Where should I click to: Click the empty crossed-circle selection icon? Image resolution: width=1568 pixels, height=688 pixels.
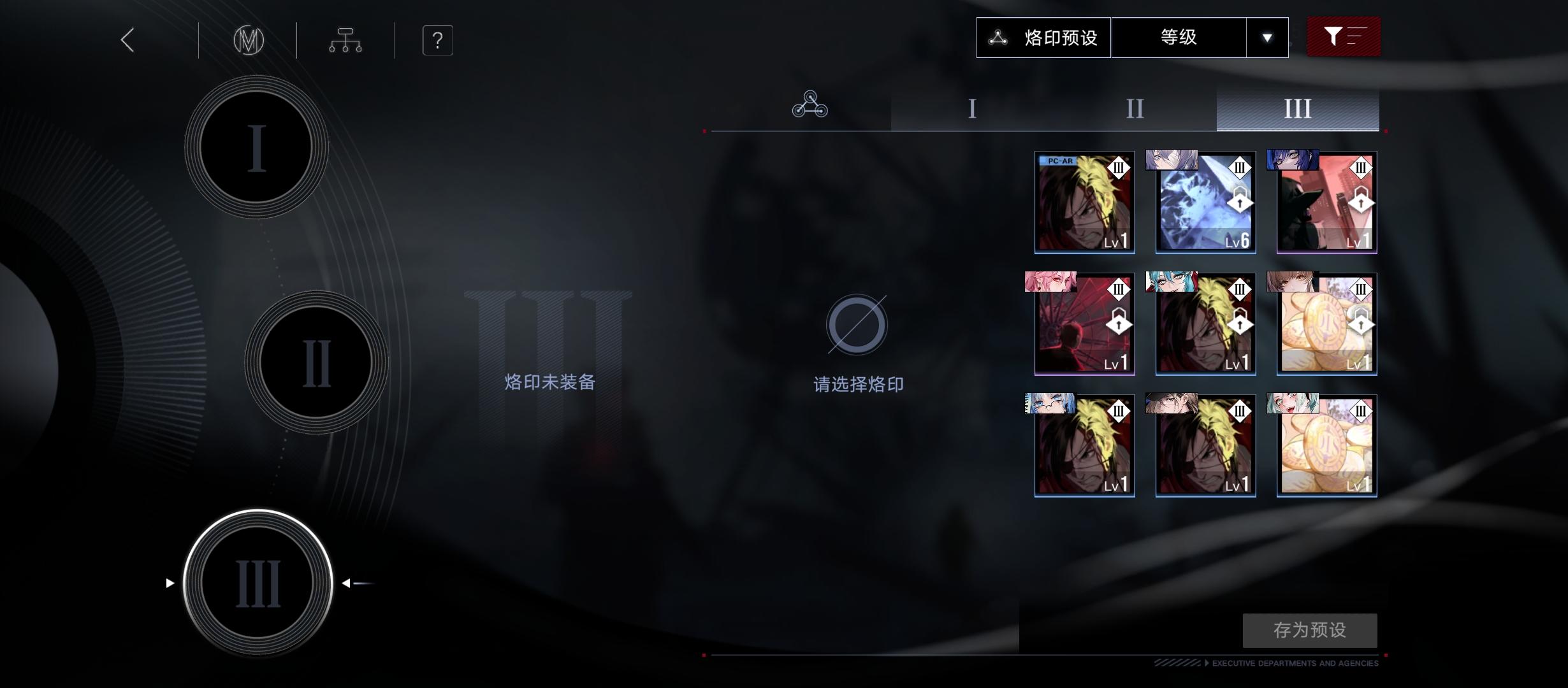857,325
